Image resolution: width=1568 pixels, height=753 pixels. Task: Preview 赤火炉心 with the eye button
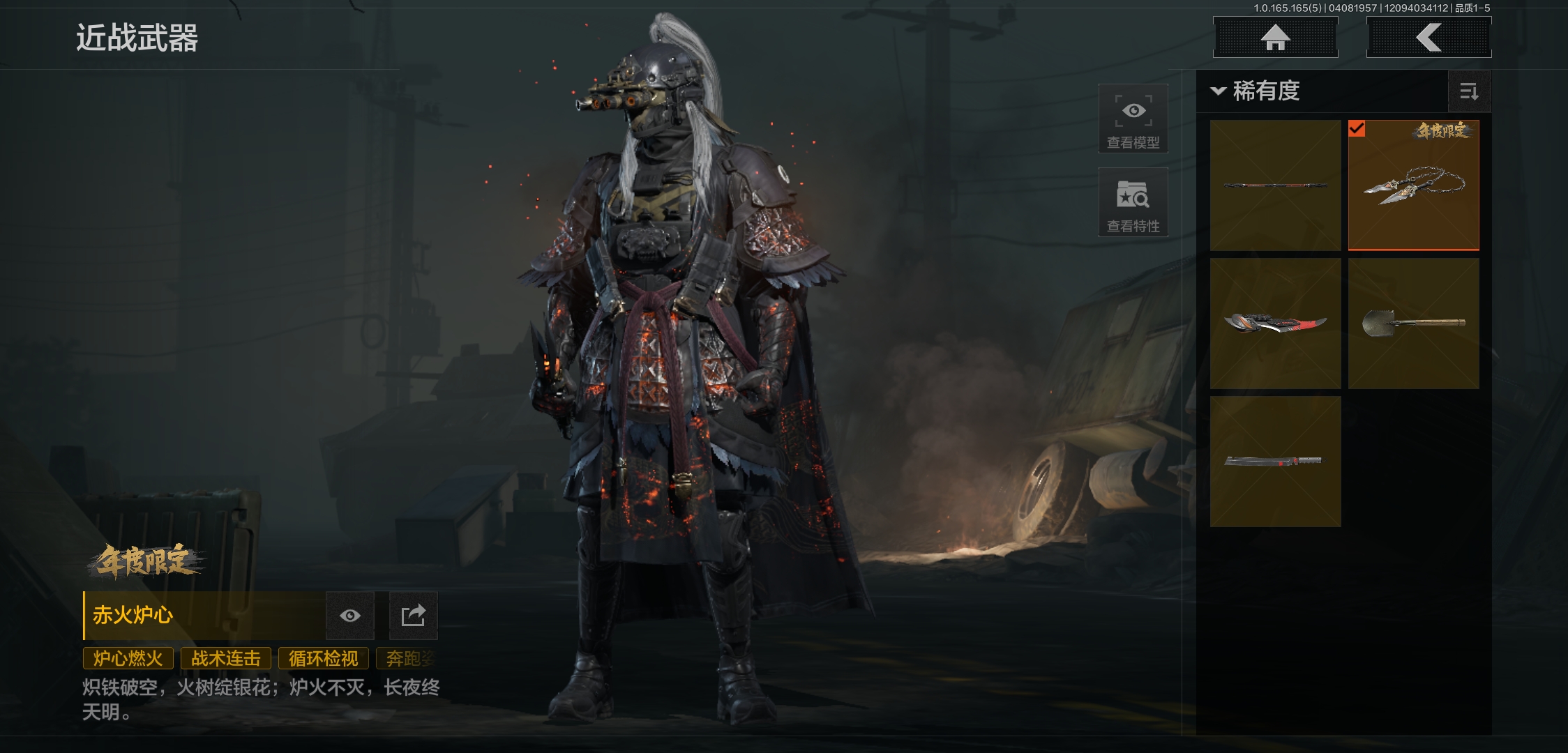350,616
